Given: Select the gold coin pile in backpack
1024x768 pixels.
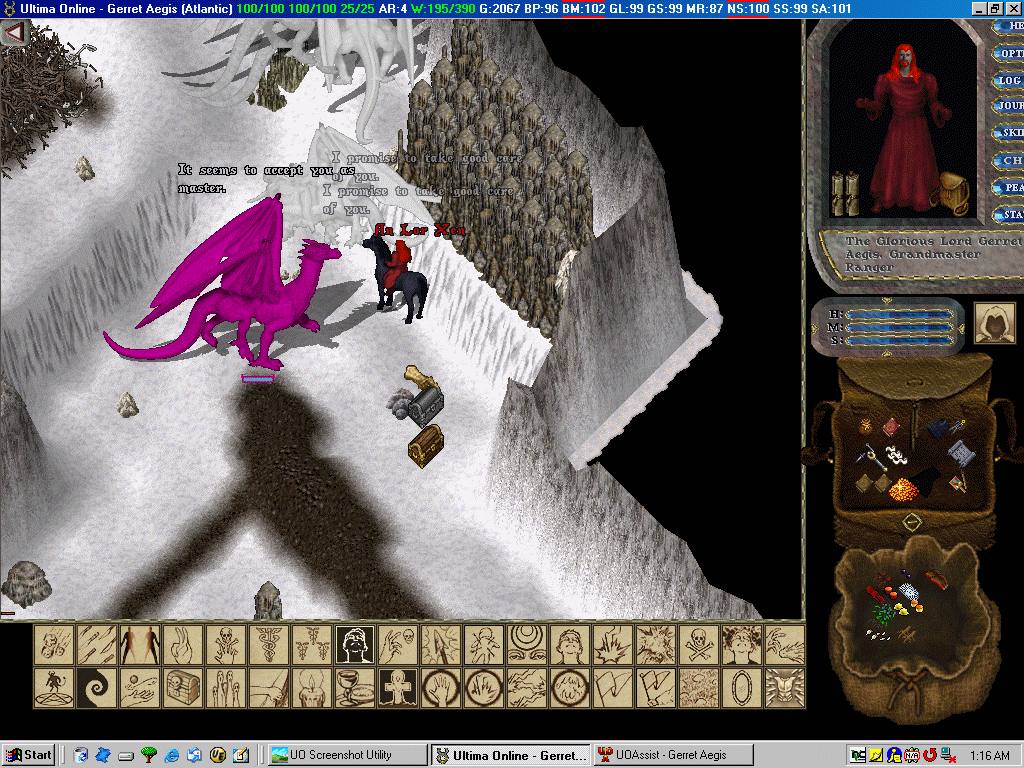Looking at the screenshot, I should pyautogui.click(x=901, y=490).
